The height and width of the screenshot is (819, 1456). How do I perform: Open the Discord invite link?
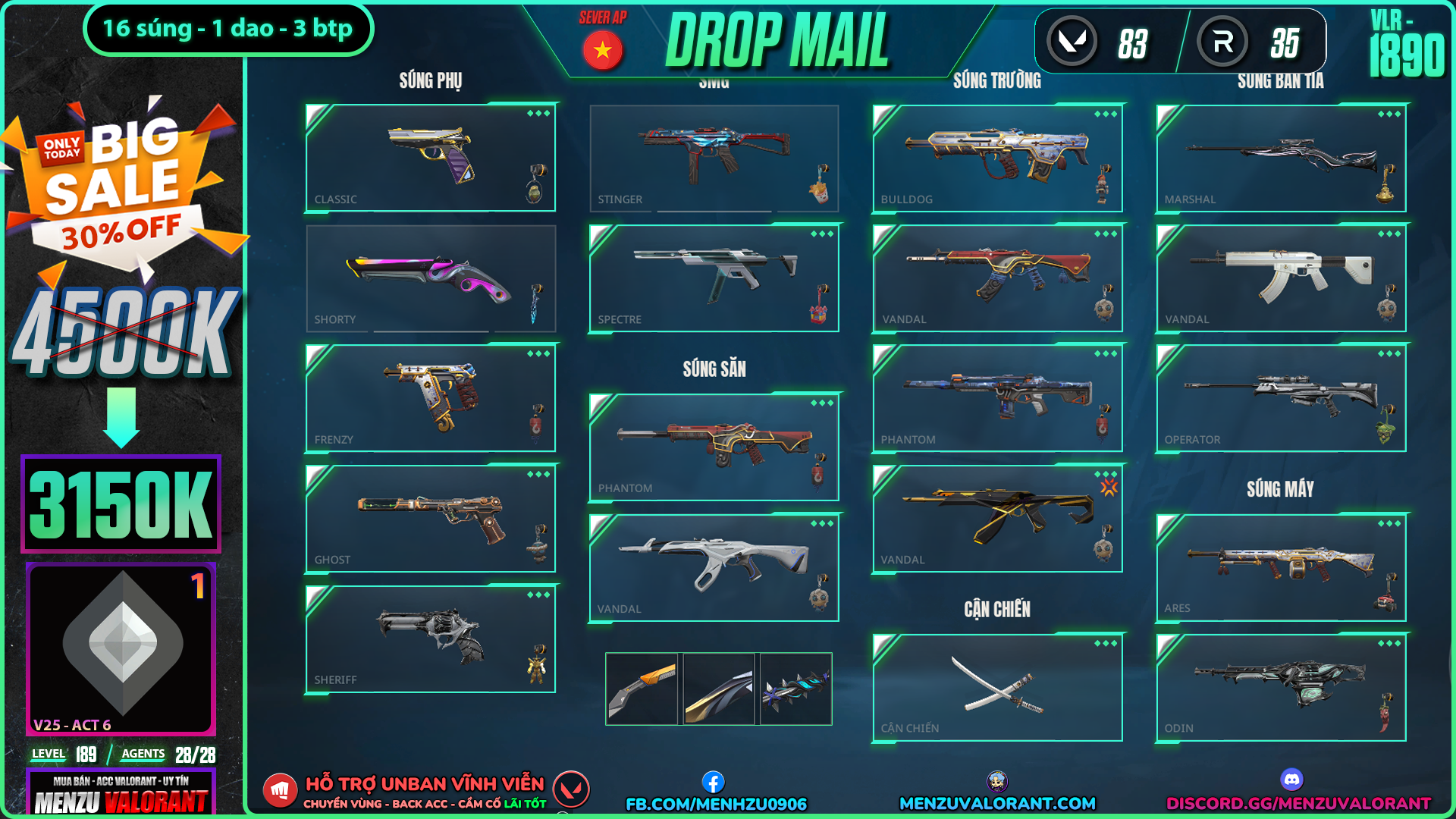pyautogui.click(x=1298, y=803)
